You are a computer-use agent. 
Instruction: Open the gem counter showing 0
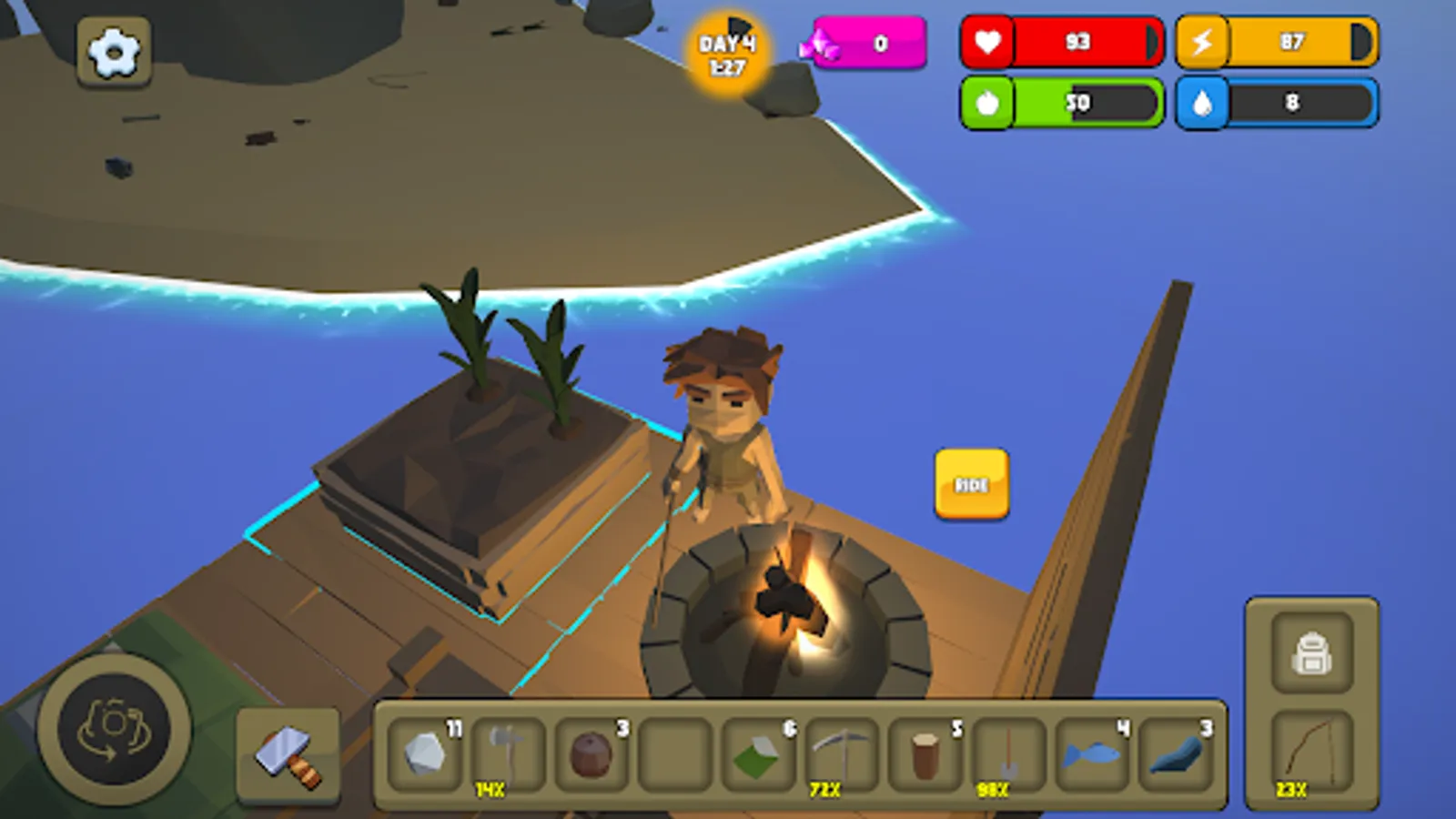point(869,42)
